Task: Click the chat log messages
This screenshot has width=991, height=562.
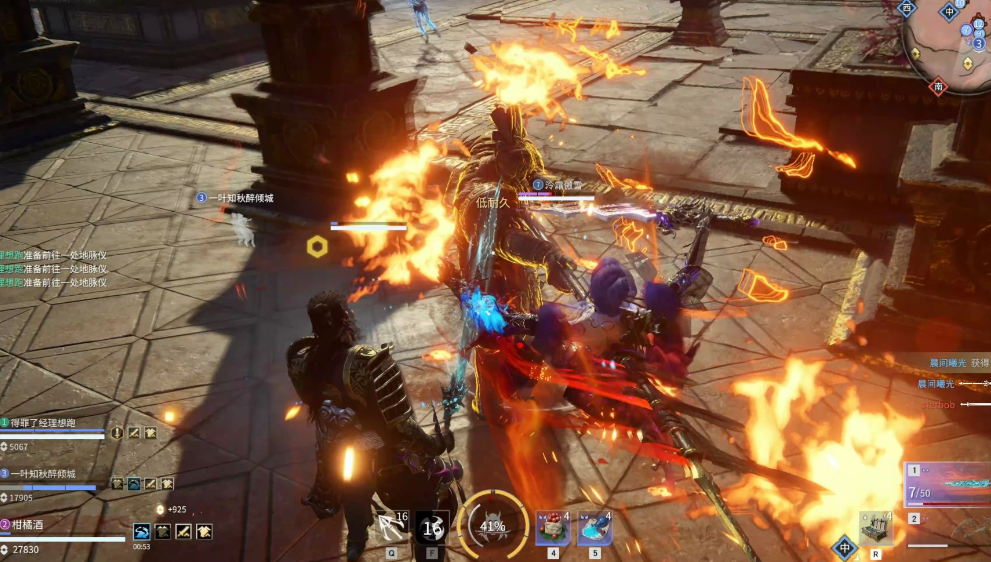Action: click(55, 269)
